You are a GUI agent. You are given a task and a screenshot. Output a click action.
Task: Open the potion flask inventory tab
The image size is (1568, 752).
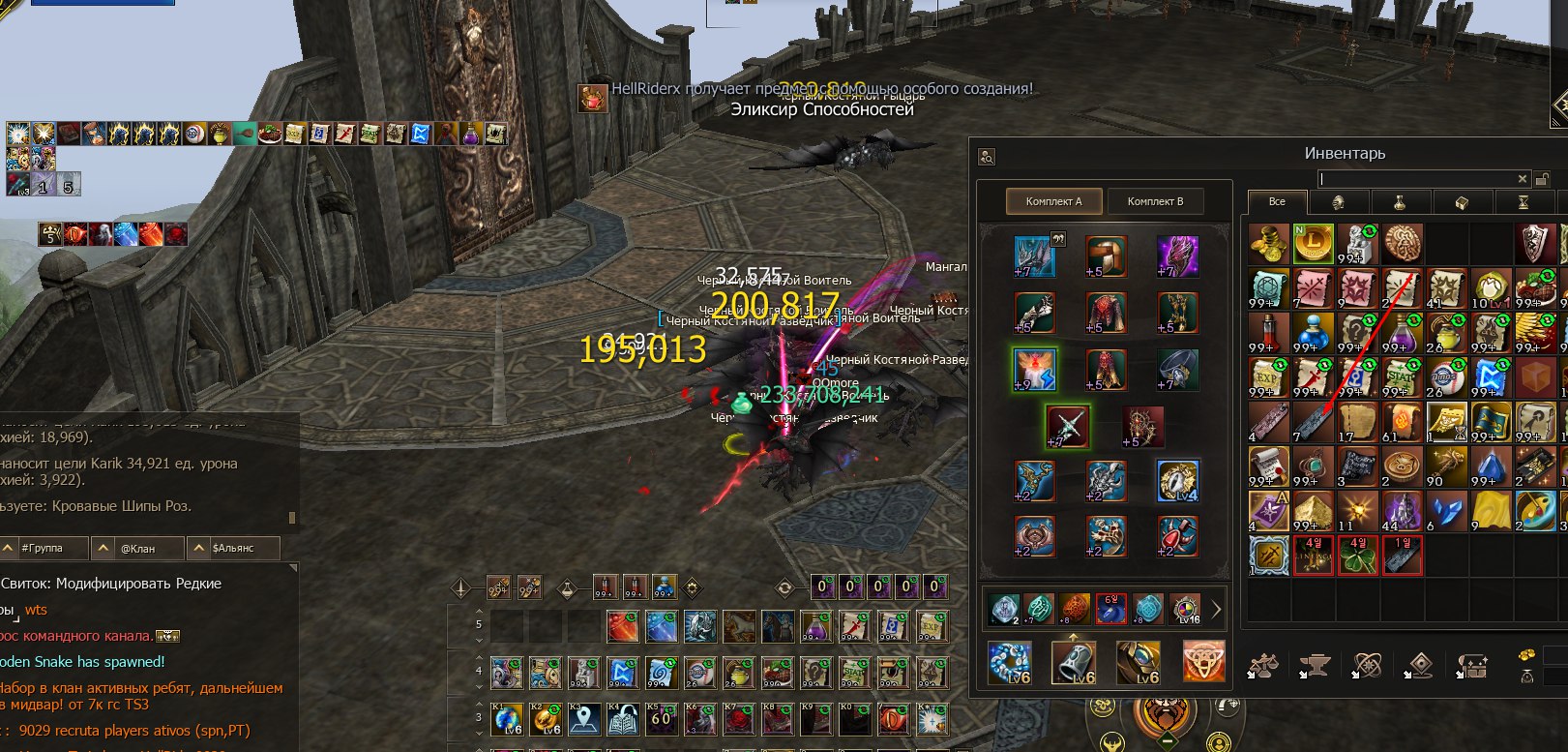(1399, 202)
